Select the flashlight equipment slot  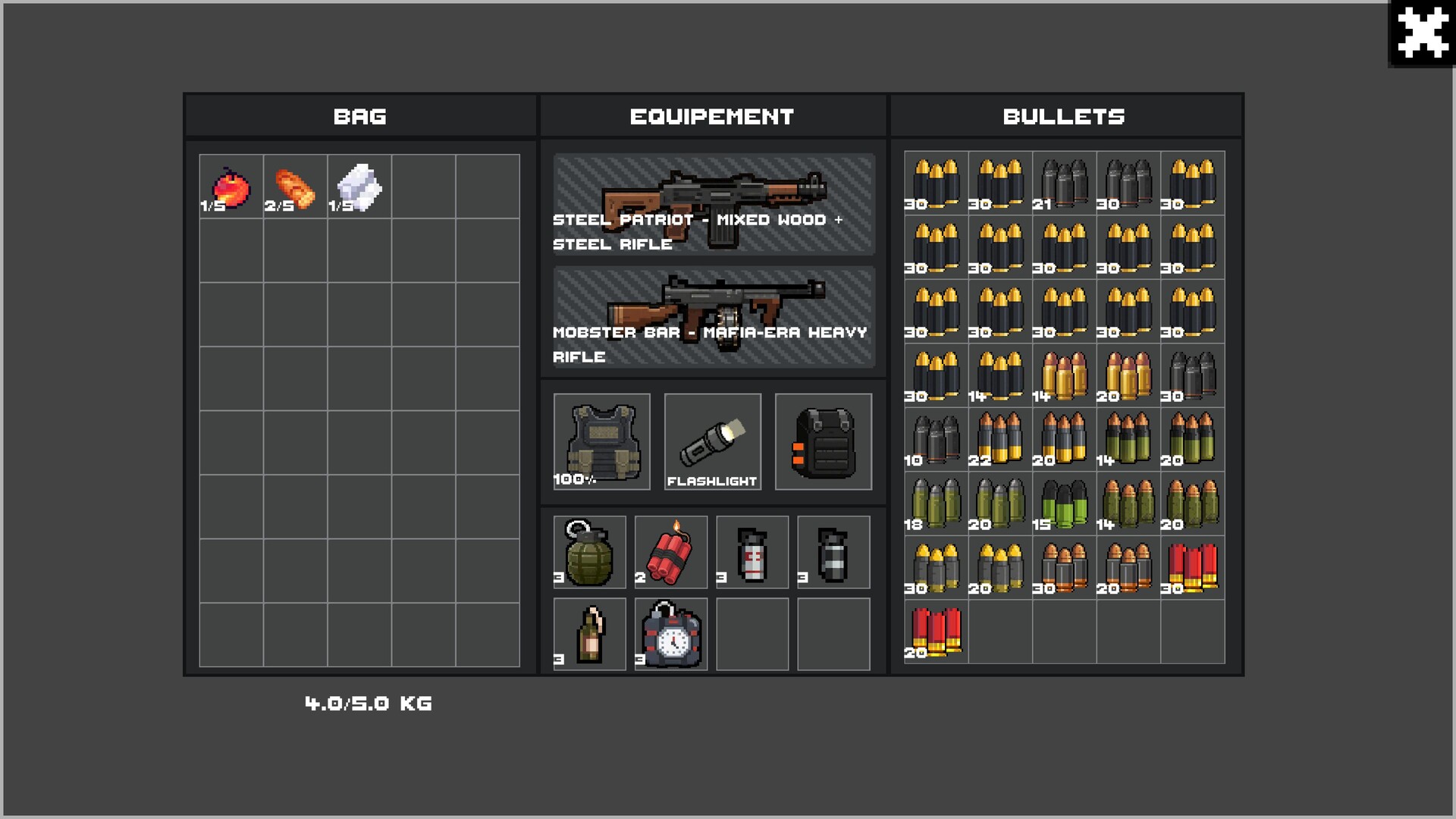(x=712, y=442)
